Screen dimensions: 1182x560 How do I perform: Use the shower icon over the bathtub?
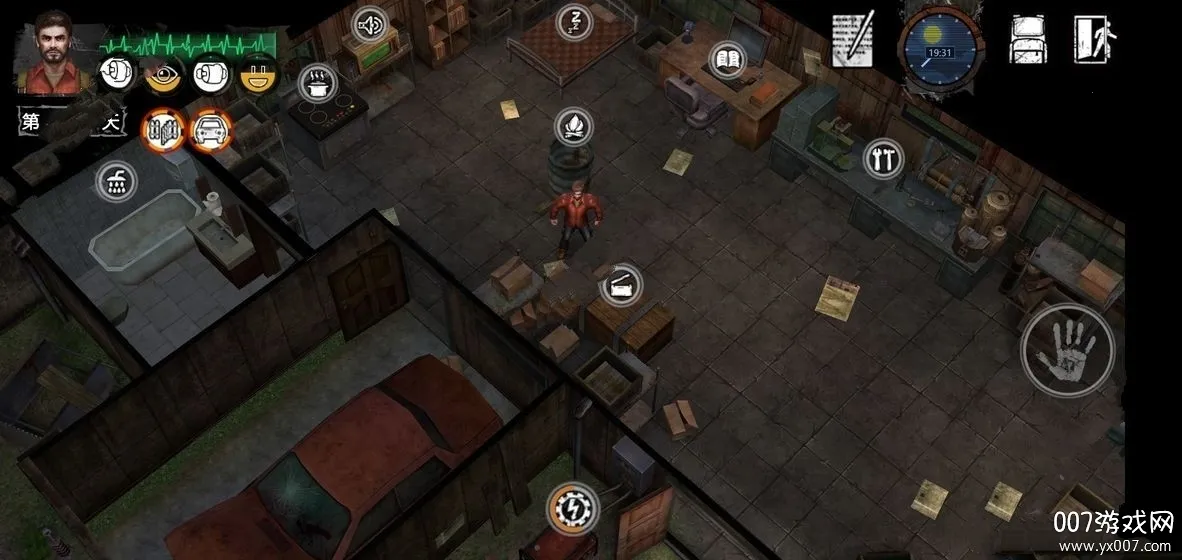point(116,181)
